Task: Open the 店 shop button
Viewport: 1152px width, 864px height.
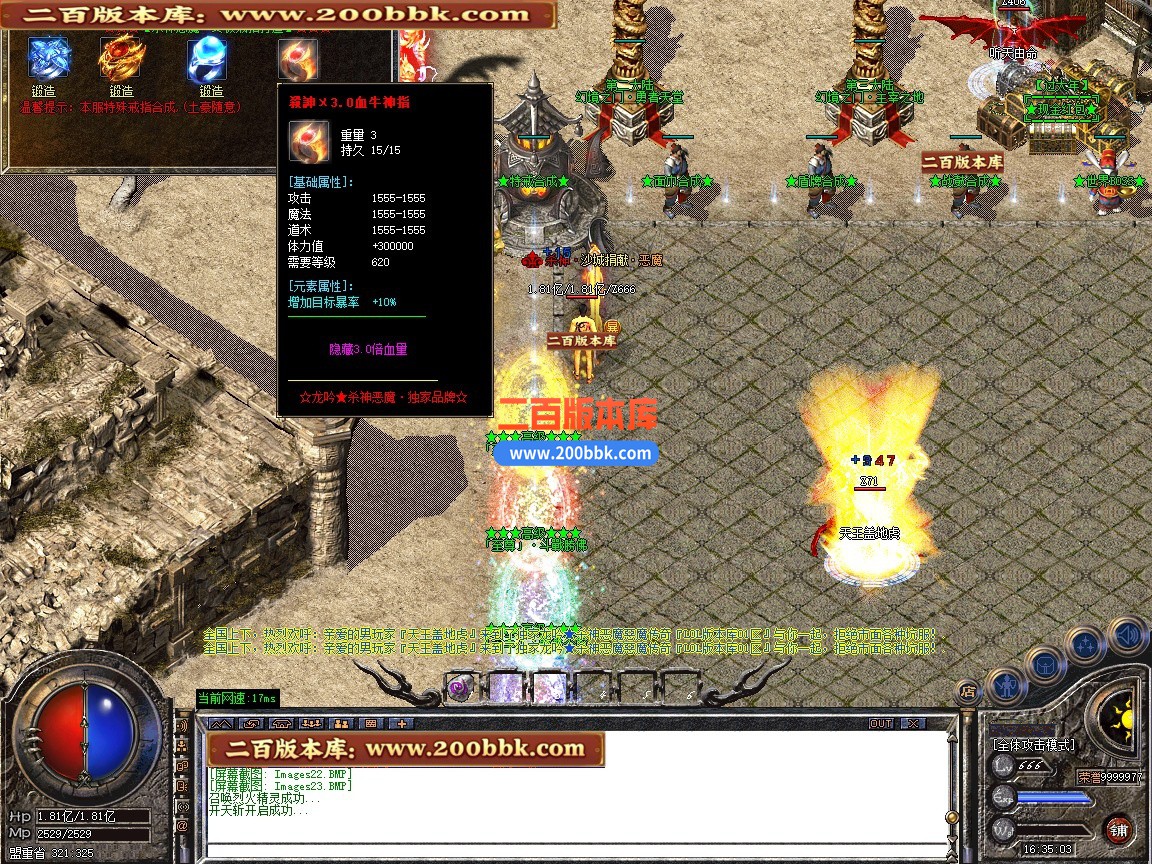Action: click(967, 690)
